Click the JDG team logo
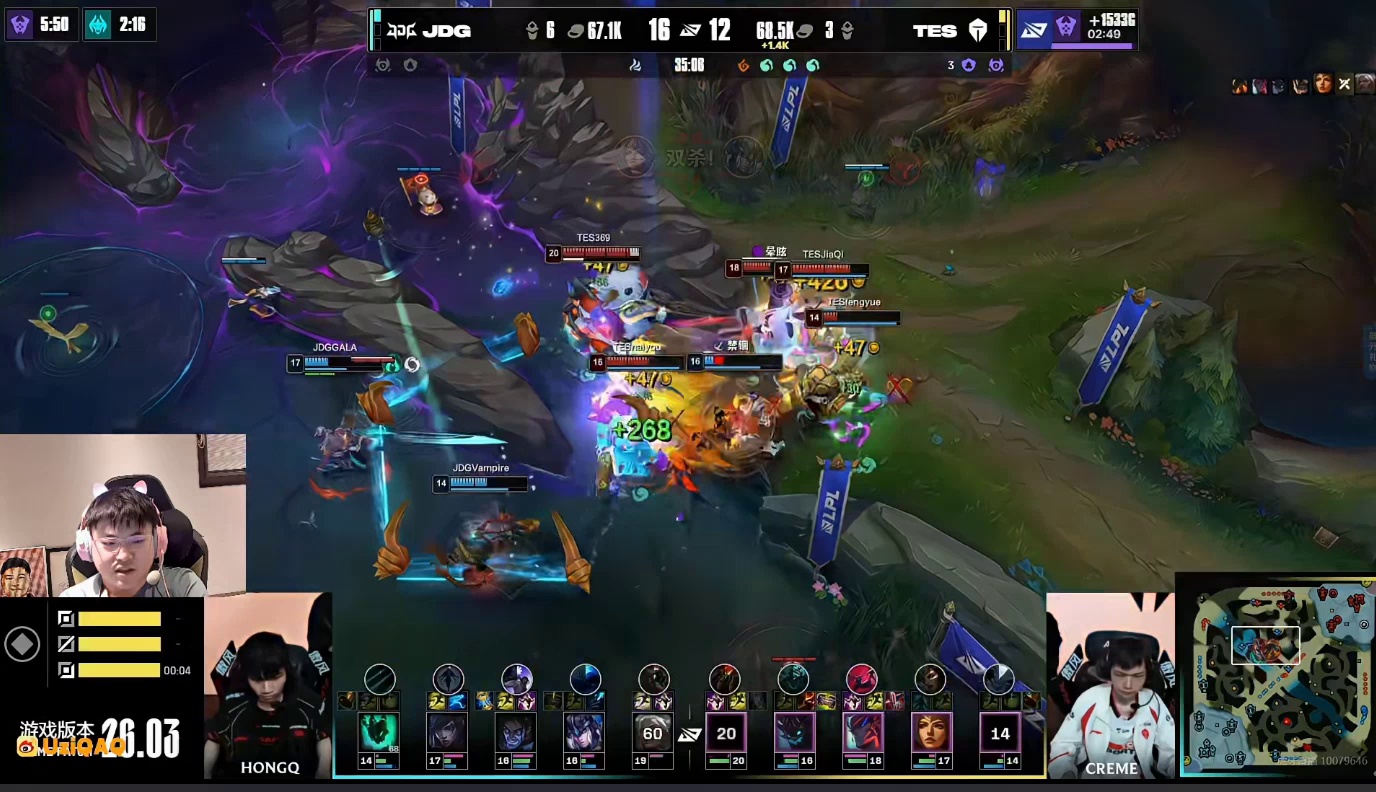This screenshot has width=1376, height=792. (400, 31)
